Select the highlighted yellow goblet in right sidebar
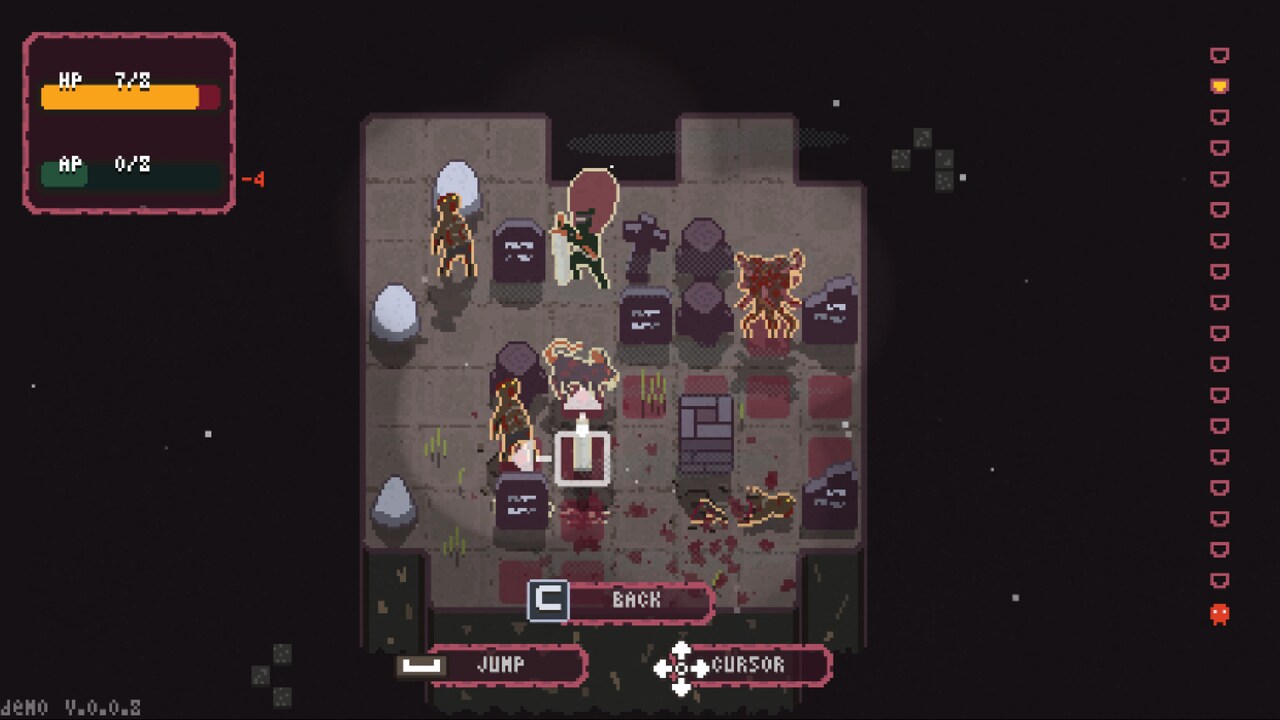The width and height of the screenshot is (1280, 720). coord(1219,86)
